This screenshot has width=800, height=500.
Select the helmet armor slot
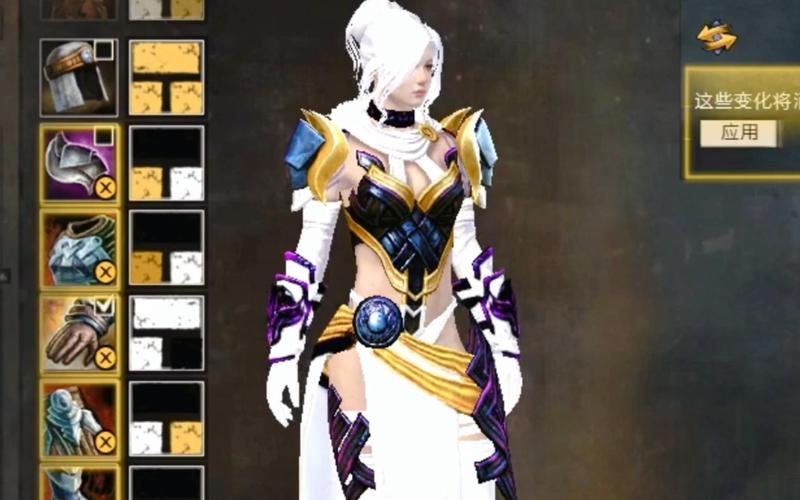click(73, 77)
